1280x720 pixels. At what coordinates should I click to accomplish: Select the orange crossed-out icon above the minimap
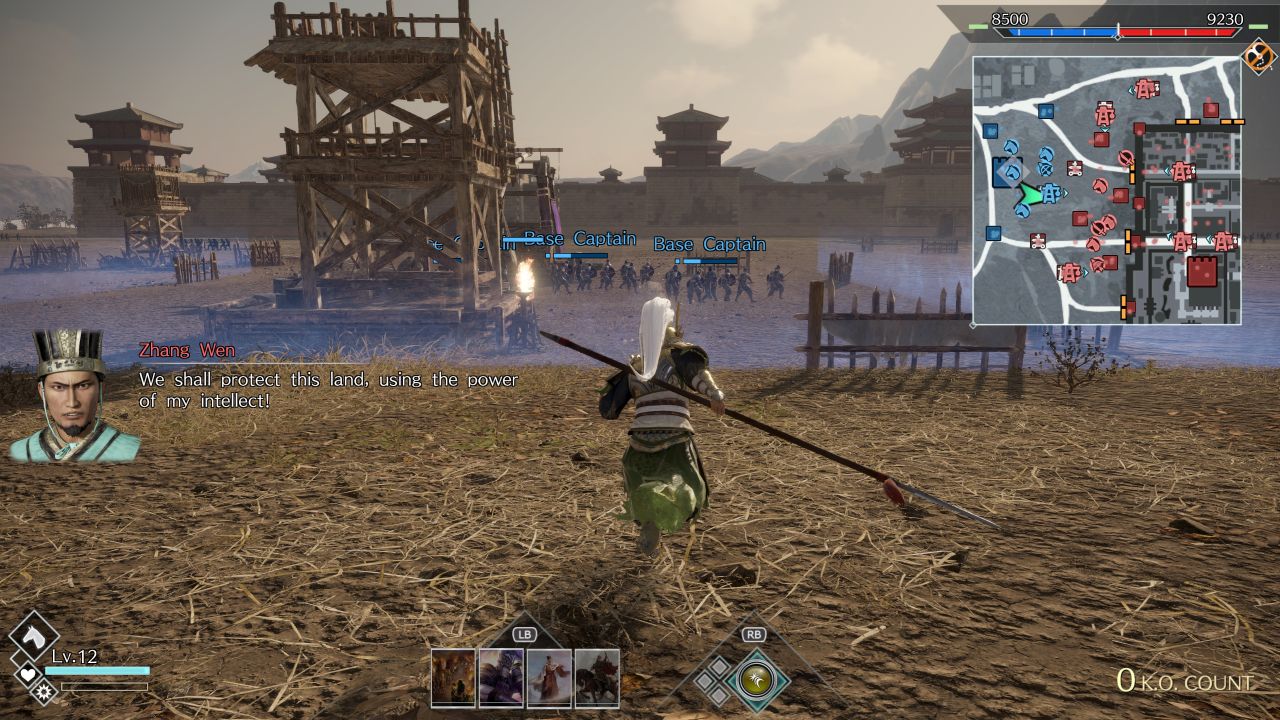click(x=1257, y=56)
